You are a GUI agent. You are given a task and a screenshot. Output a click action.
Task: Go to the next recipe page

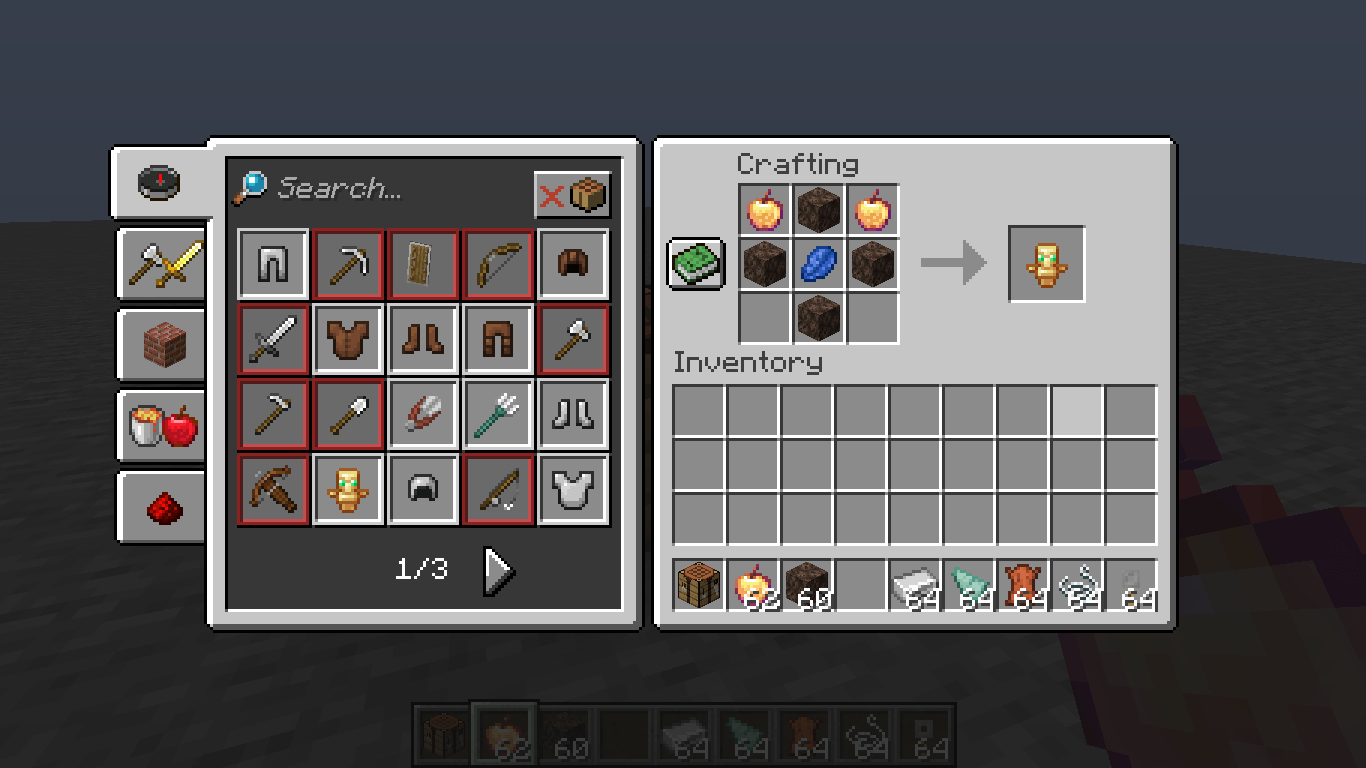click(497, 572)
